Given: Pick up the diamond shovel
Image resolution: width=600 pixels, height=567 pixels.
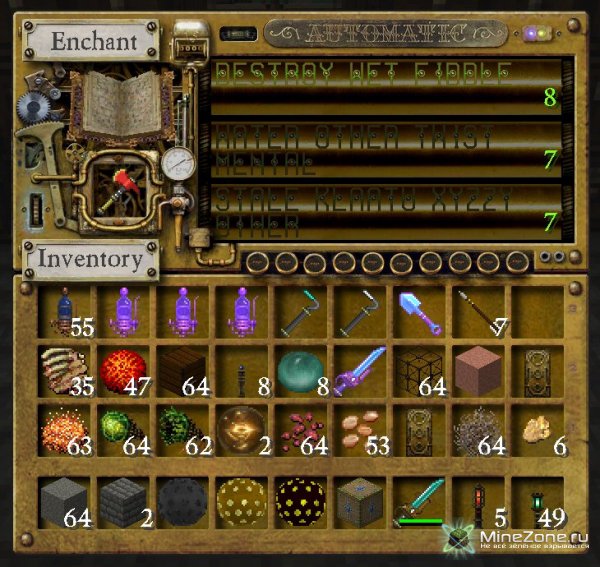Looking at the screenshot, I should pyautogui.click(x=416, y=310).
